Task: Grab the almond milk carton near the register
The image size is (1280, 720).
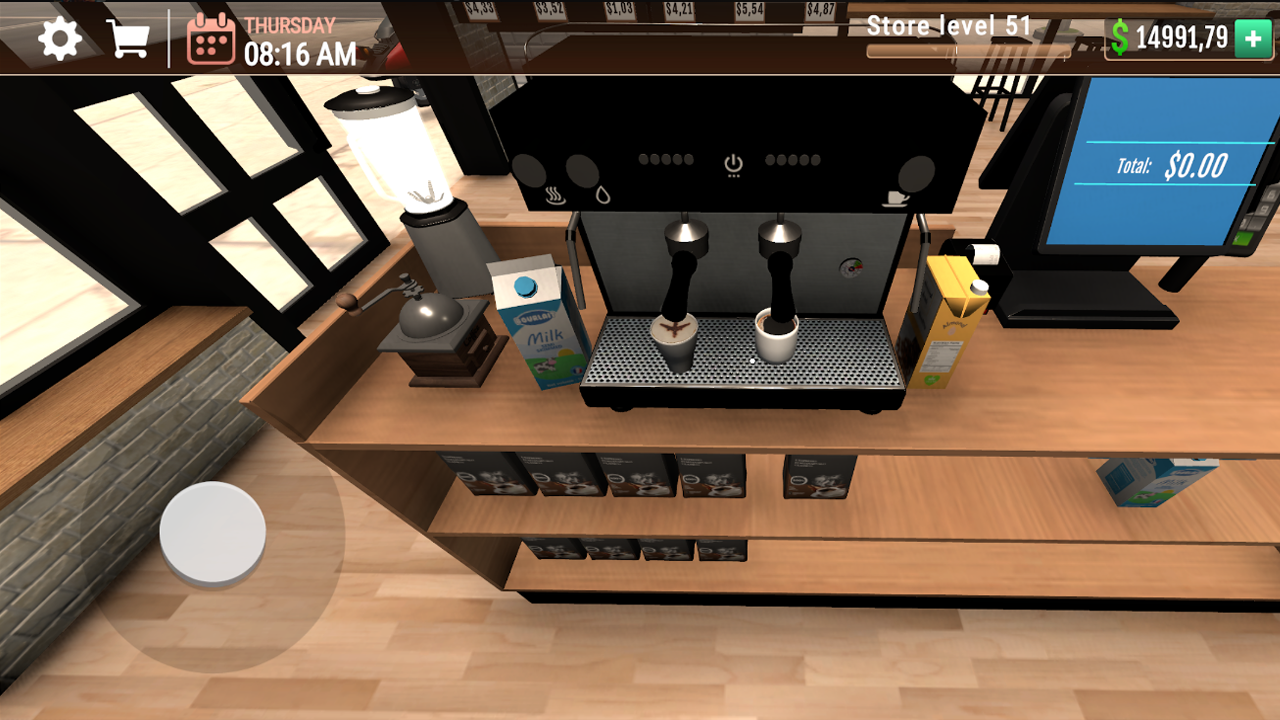Action: coord(950,320)
